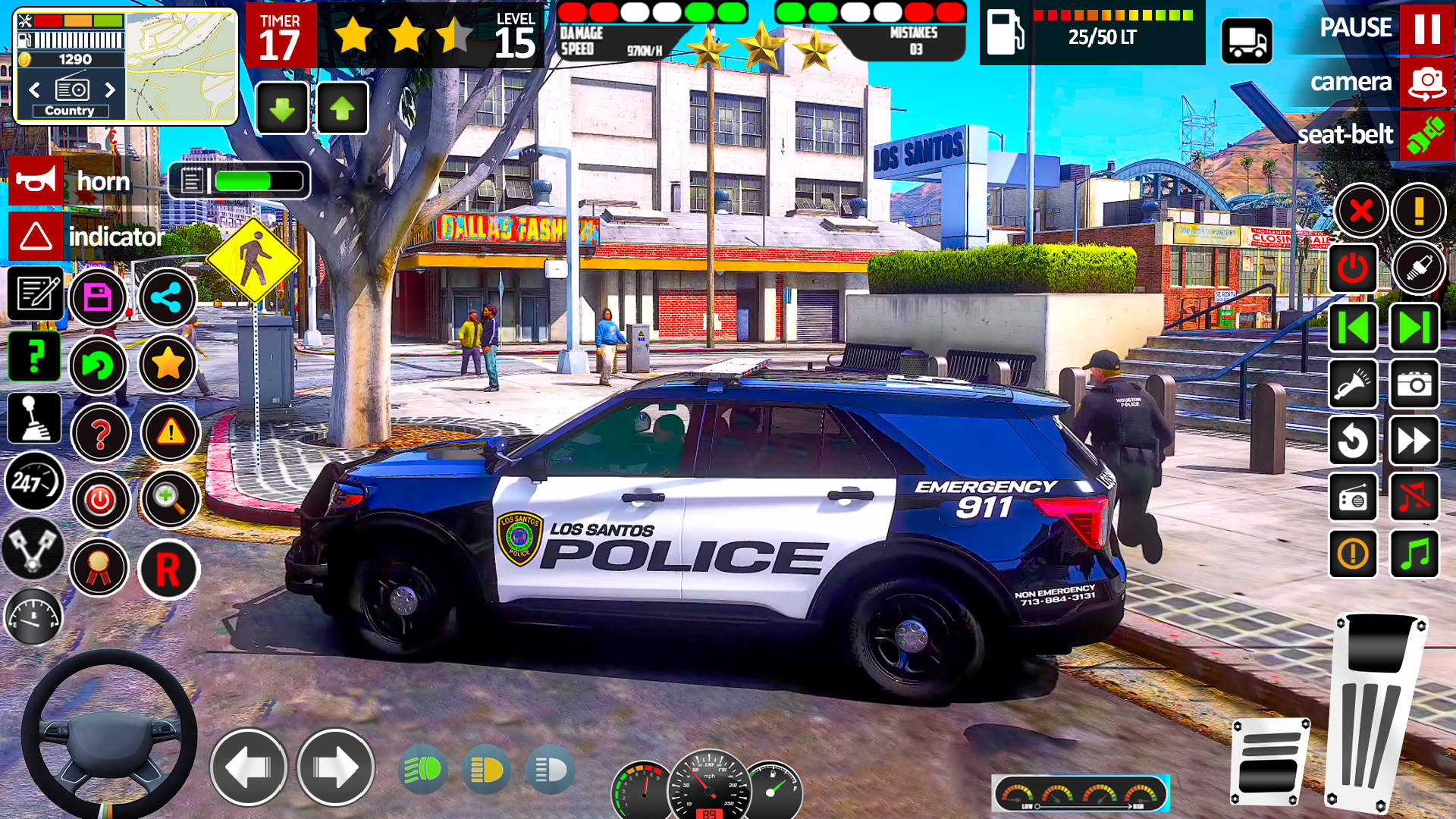Tap the flashlight icon on the right panel
The image size is (1456, 819).
pos(1354,383)
